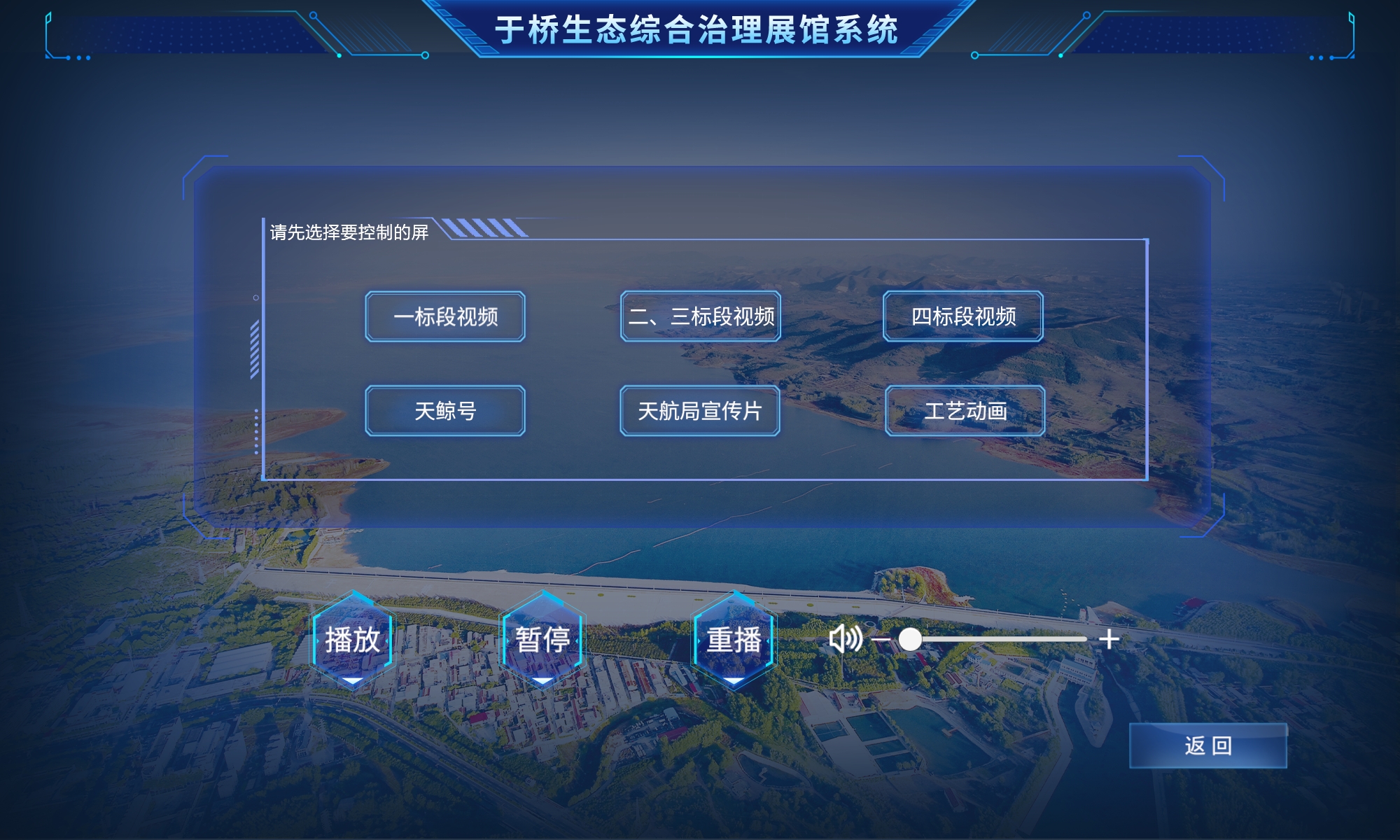
Task: Choose the 天航局宣传片 option
Action: coord(700,413)
